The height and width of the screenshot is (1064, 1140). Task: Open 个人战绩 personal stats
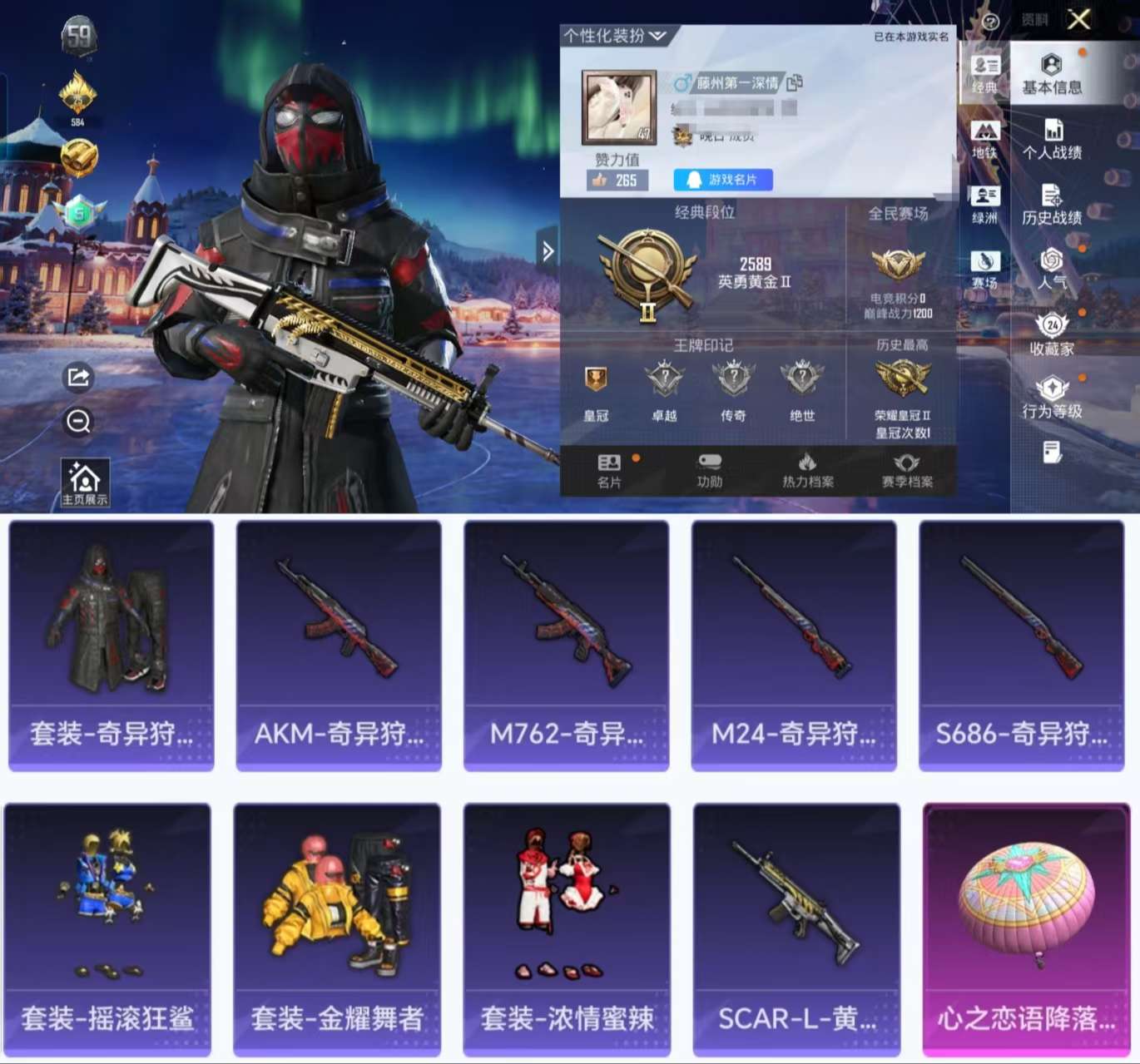[x=1053, y=141]
